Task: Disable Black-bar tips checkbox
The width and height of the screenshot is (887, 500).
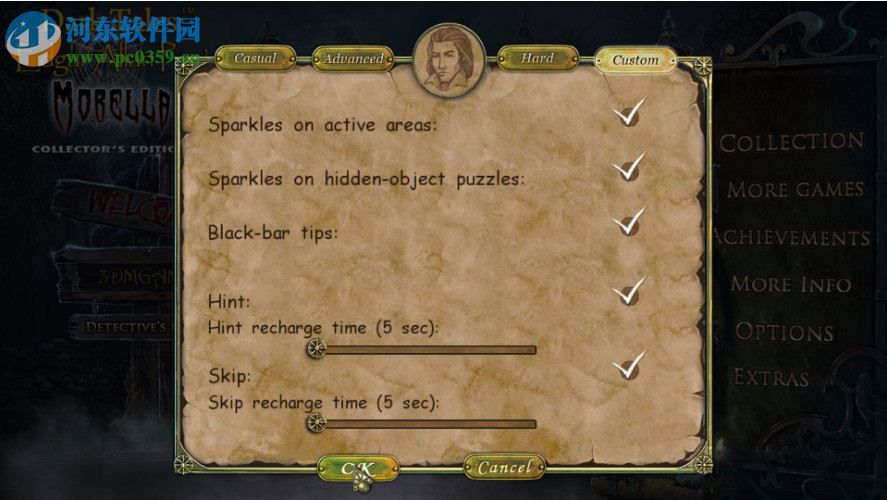Action: tap(628, 223)
